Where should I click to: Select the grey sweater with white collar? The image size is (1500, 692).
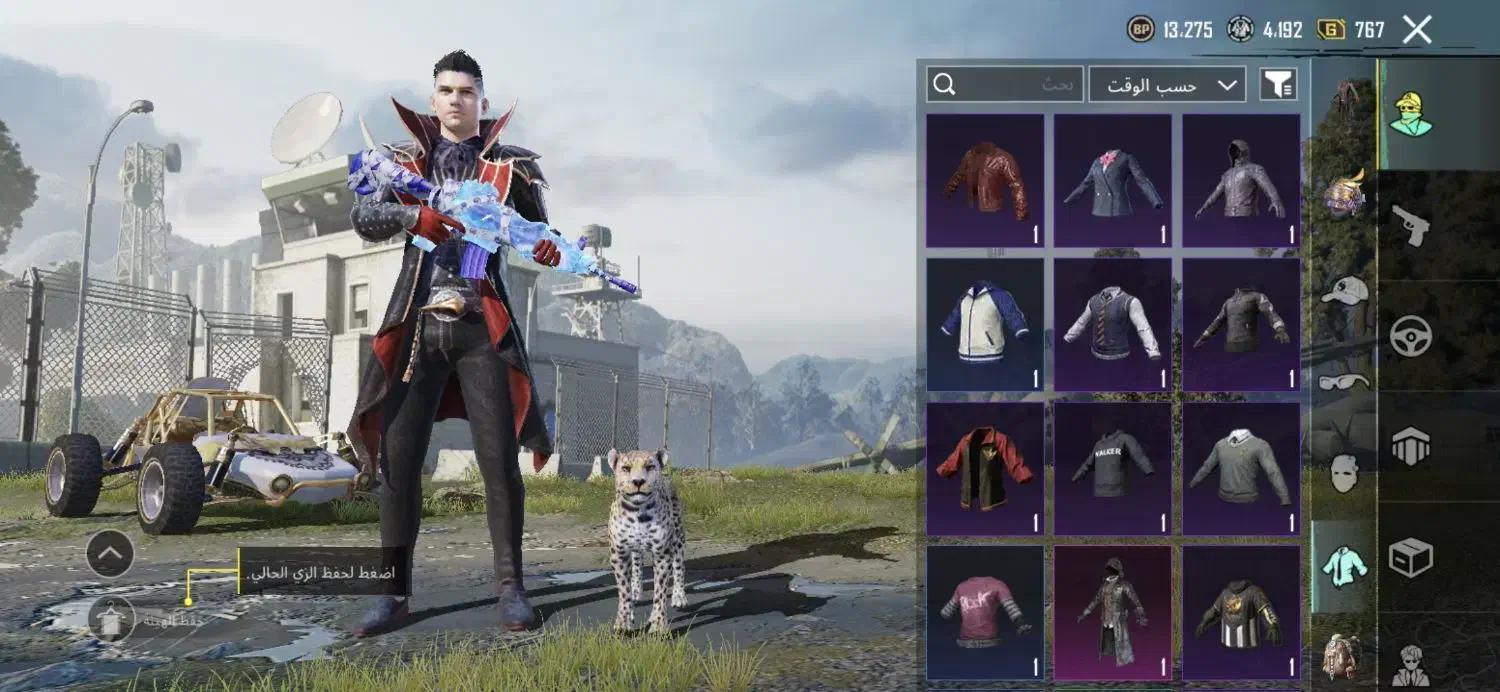(1241, 469)
